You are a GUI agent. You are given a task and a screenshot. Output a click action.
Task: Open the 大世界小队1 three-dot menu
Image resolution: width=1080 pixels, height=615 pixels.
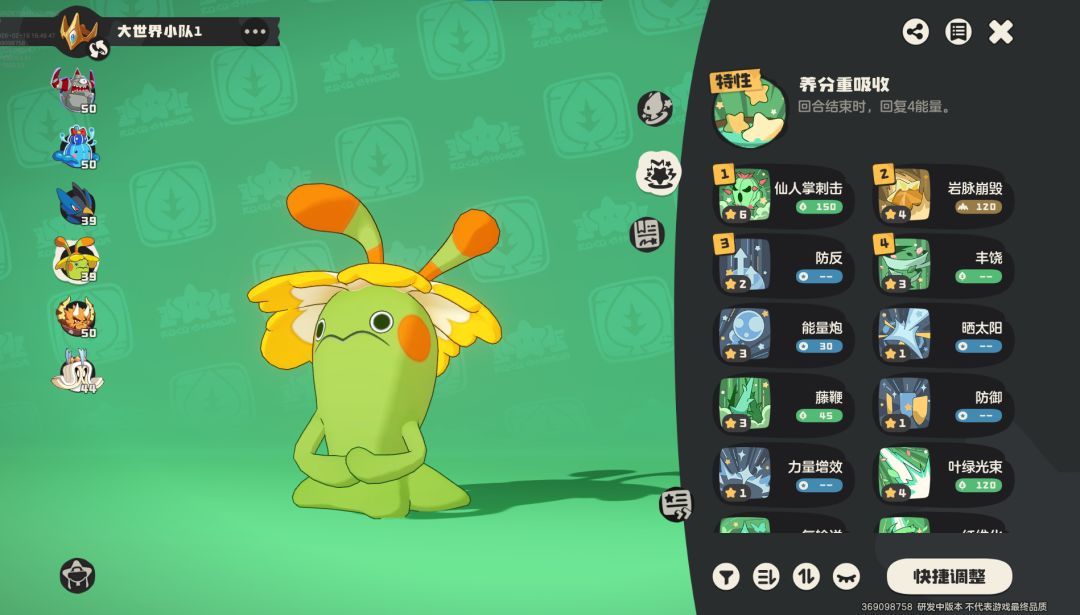pos(255,31)
